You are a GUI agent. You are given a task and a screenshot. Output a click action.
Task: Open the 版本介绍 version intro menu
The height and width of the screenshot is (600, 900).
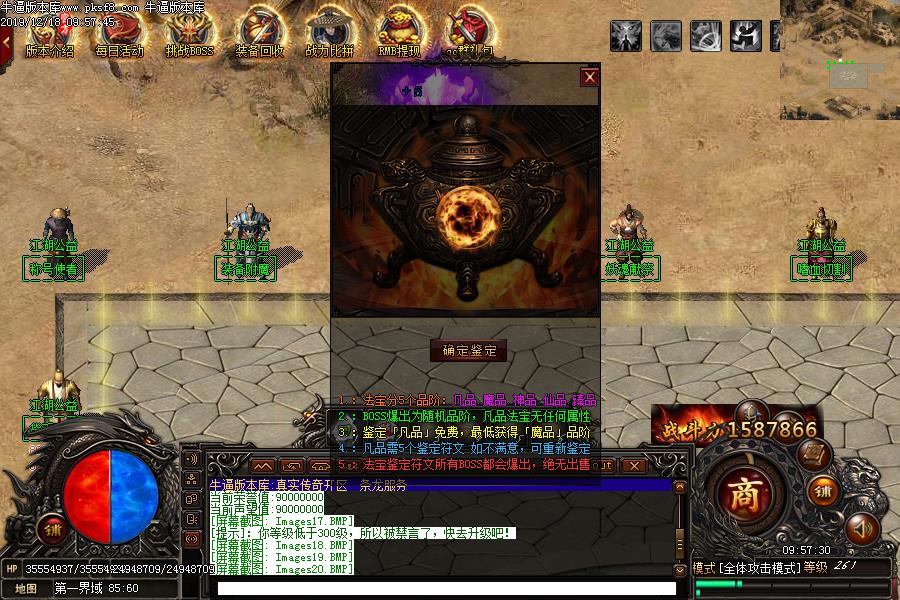[49, 36]
